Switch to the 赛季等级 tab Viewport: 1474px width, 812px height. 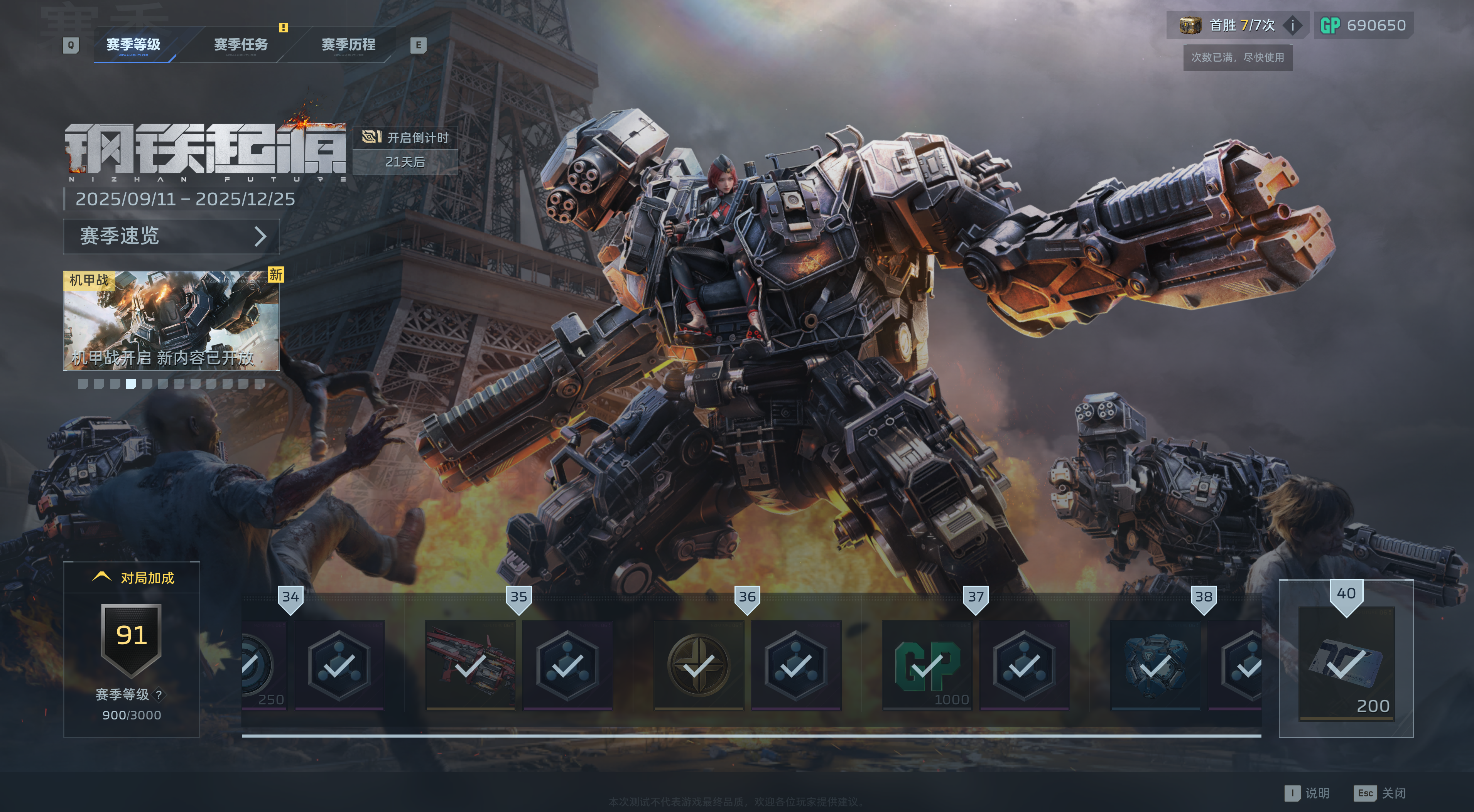click(x=133, y=45)
